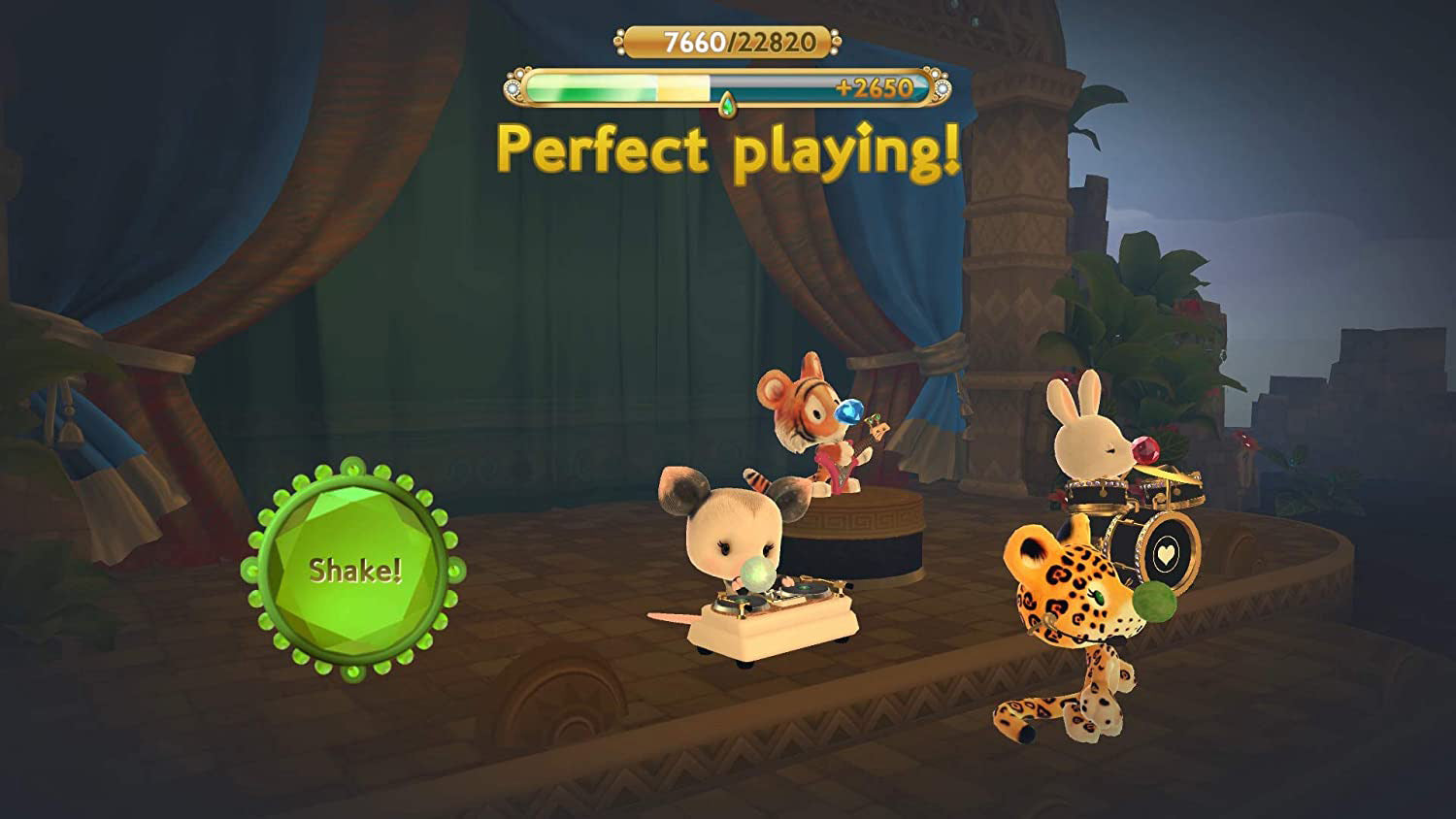Click the blue gem on the tiger's head

pos(848,411)
